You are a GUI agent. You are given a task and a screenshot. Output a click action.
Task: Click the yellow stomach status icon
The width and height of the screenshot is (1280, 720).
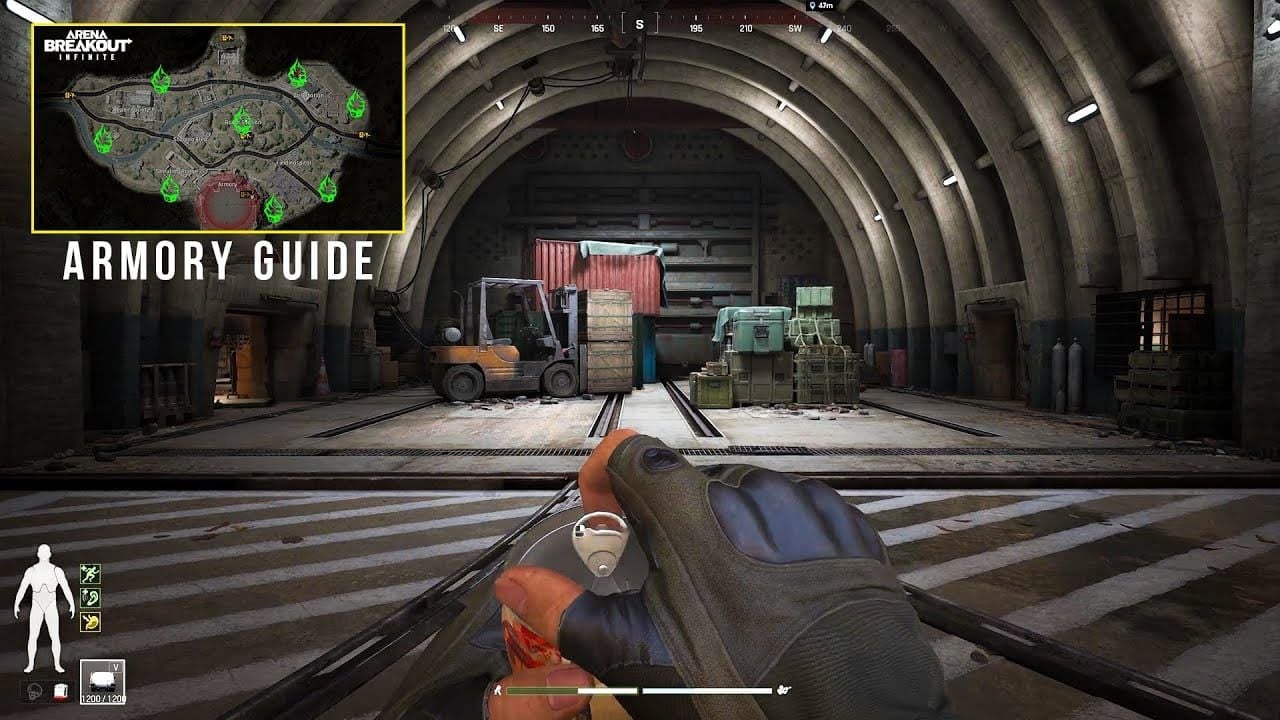tap(90, 621)
